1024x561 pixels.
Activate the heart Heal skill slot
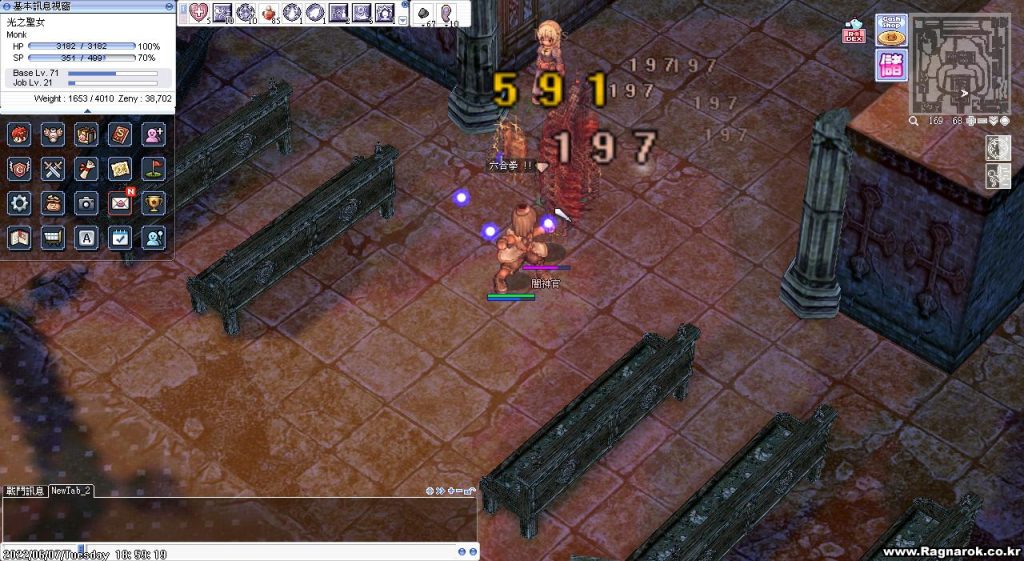click(198, 13)
